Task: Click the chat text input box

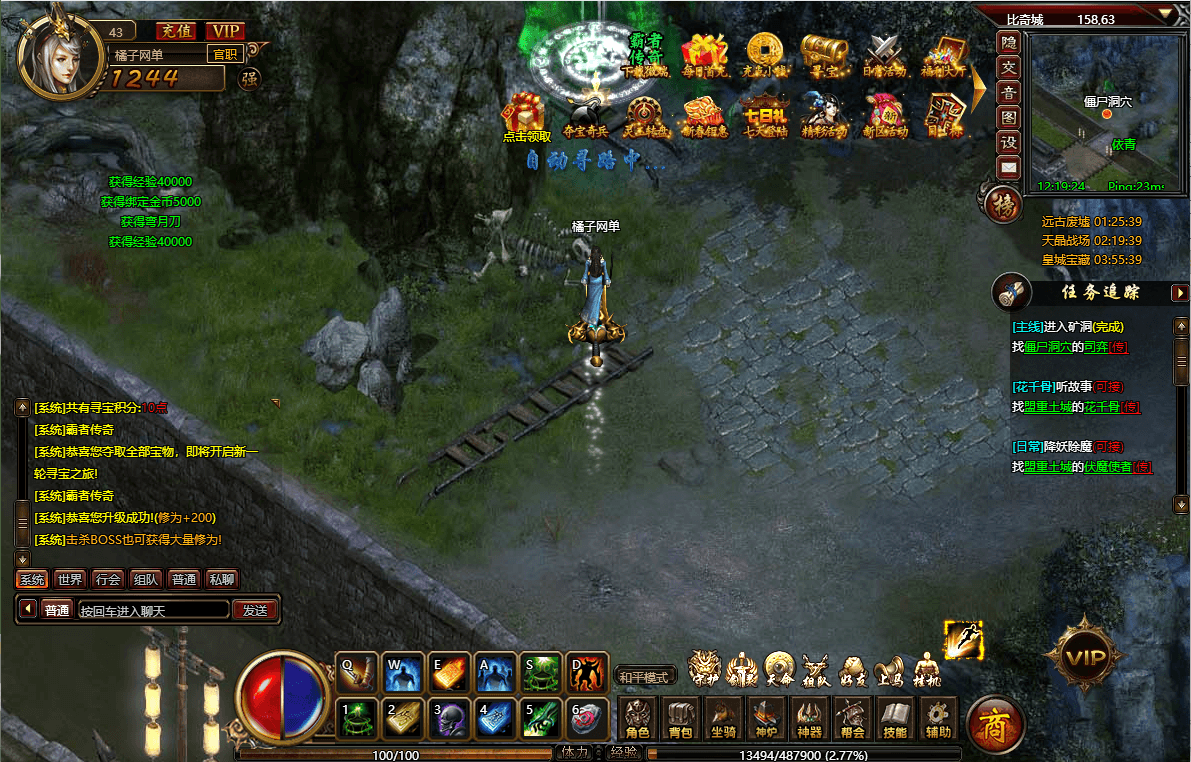Action: pos(153,610)
